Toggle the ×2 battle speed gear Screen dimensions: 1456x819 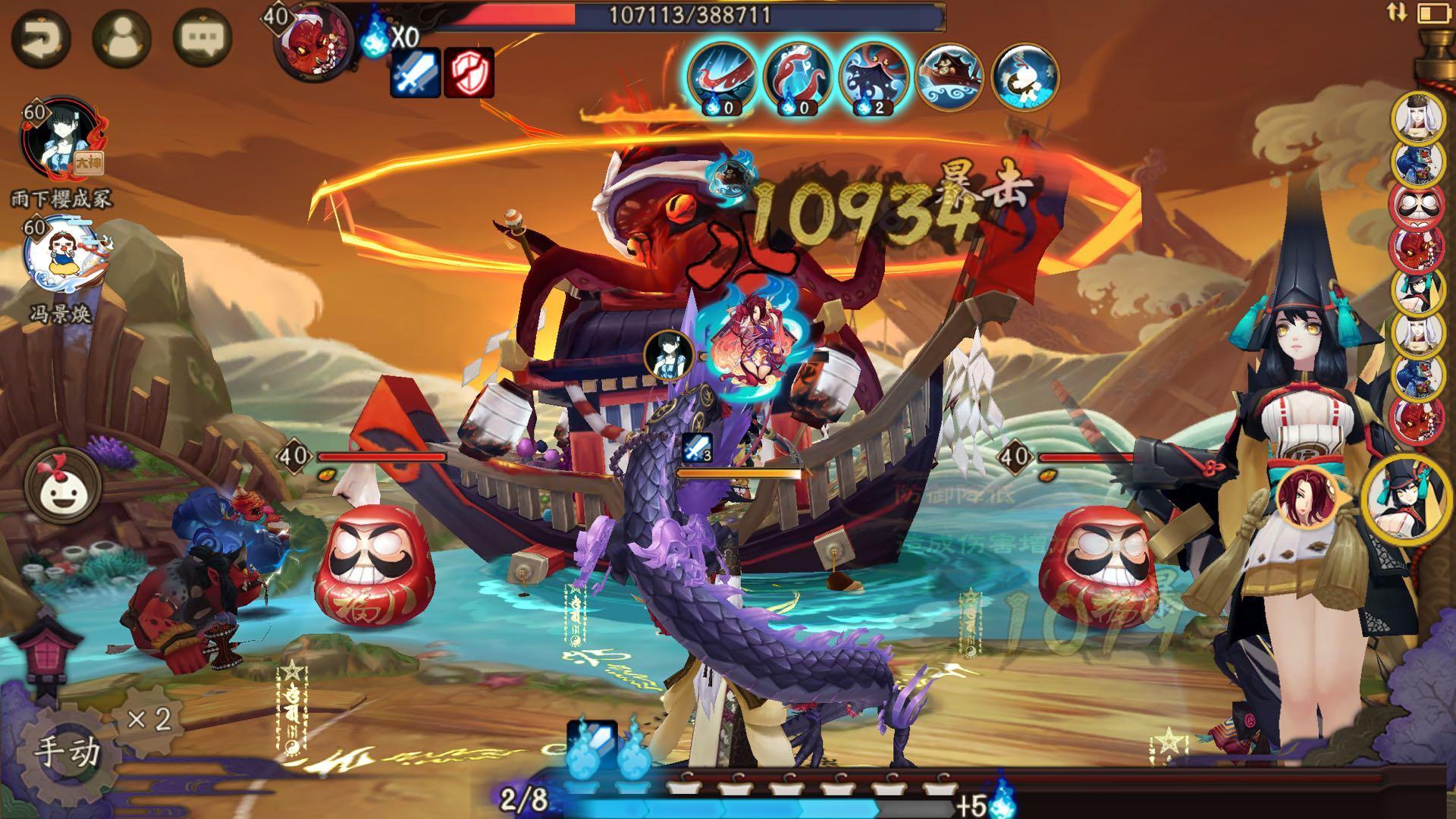149,718
